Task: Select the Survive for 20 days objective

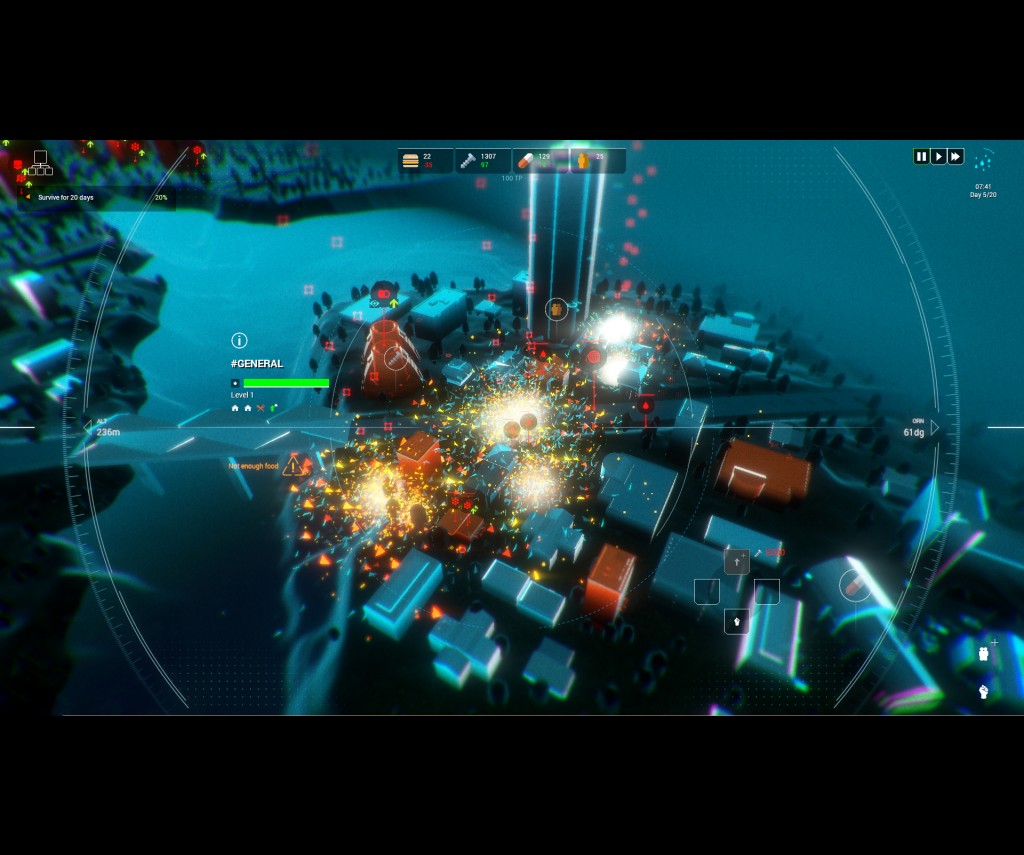Action: (66, 197)
